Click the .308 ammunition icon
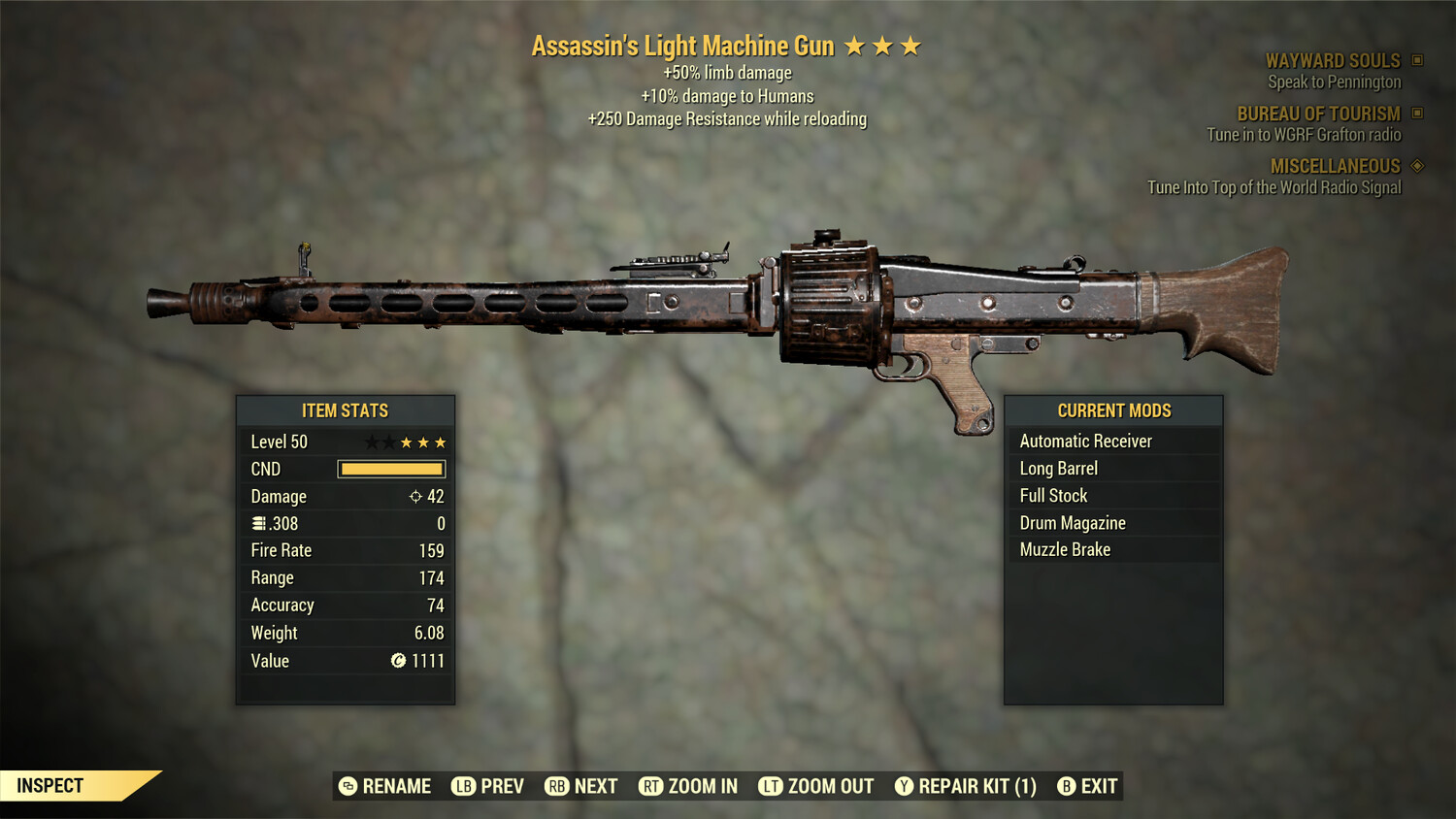 (x=256, y=523)
